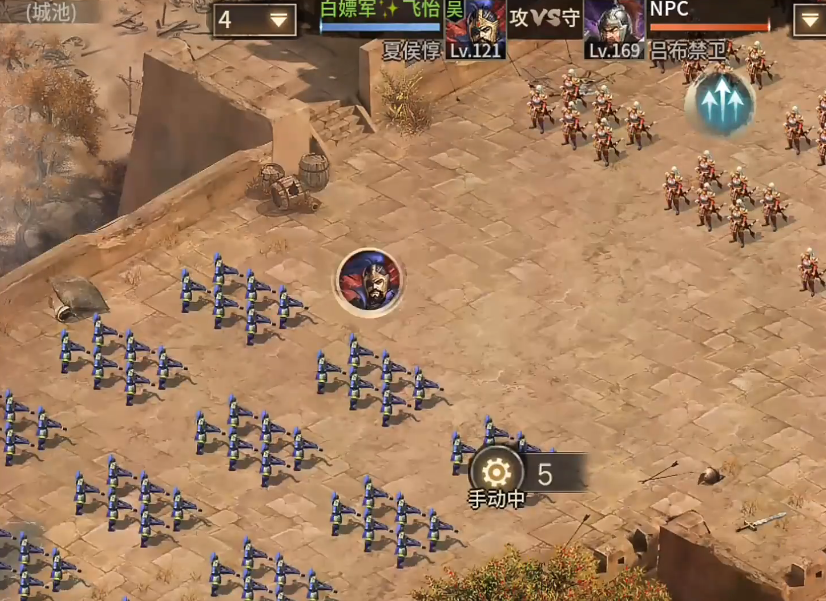Select defender 吕布禁卫 Lv.169 portrait

coord(613,29)
